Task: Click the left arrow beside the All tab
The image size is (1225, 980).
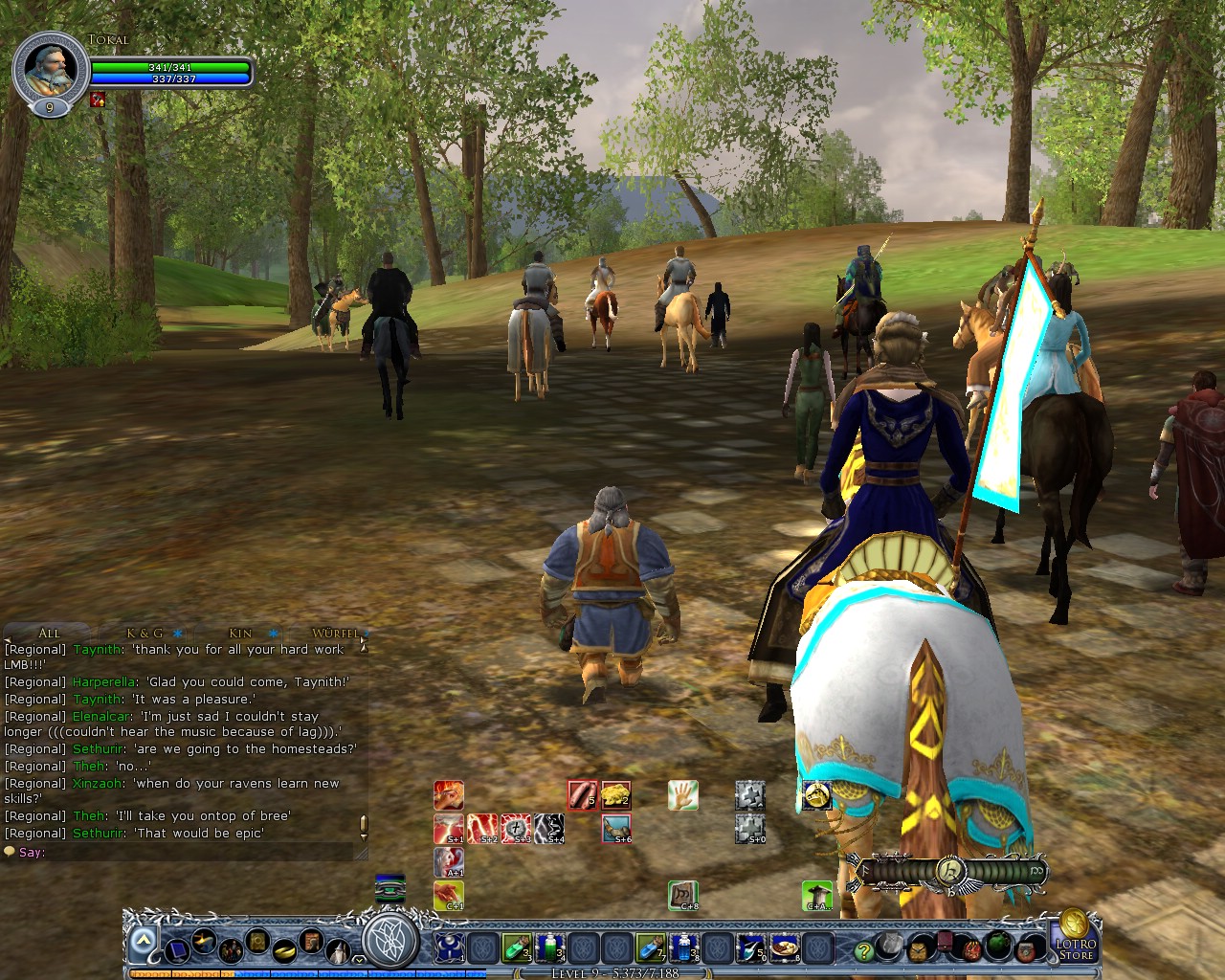Action: 8,638
